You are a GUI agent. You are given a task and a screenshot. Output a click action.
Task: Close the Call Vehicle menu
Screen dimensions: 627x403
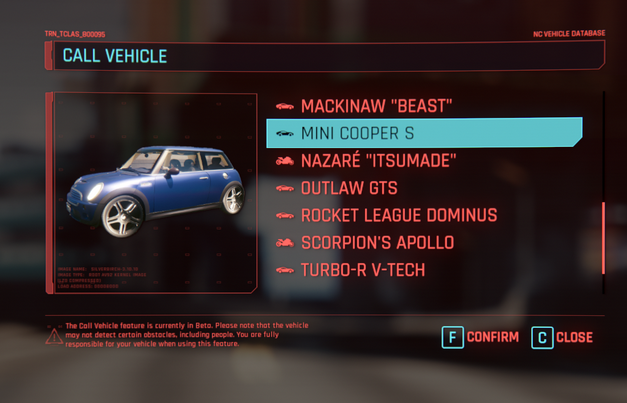[562, 337]
